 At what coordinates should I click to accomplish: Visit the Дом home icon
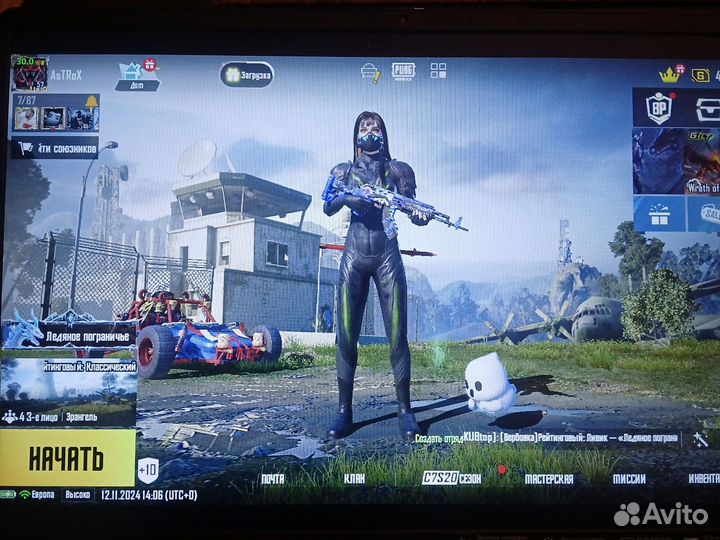click(x=135, y=76)
